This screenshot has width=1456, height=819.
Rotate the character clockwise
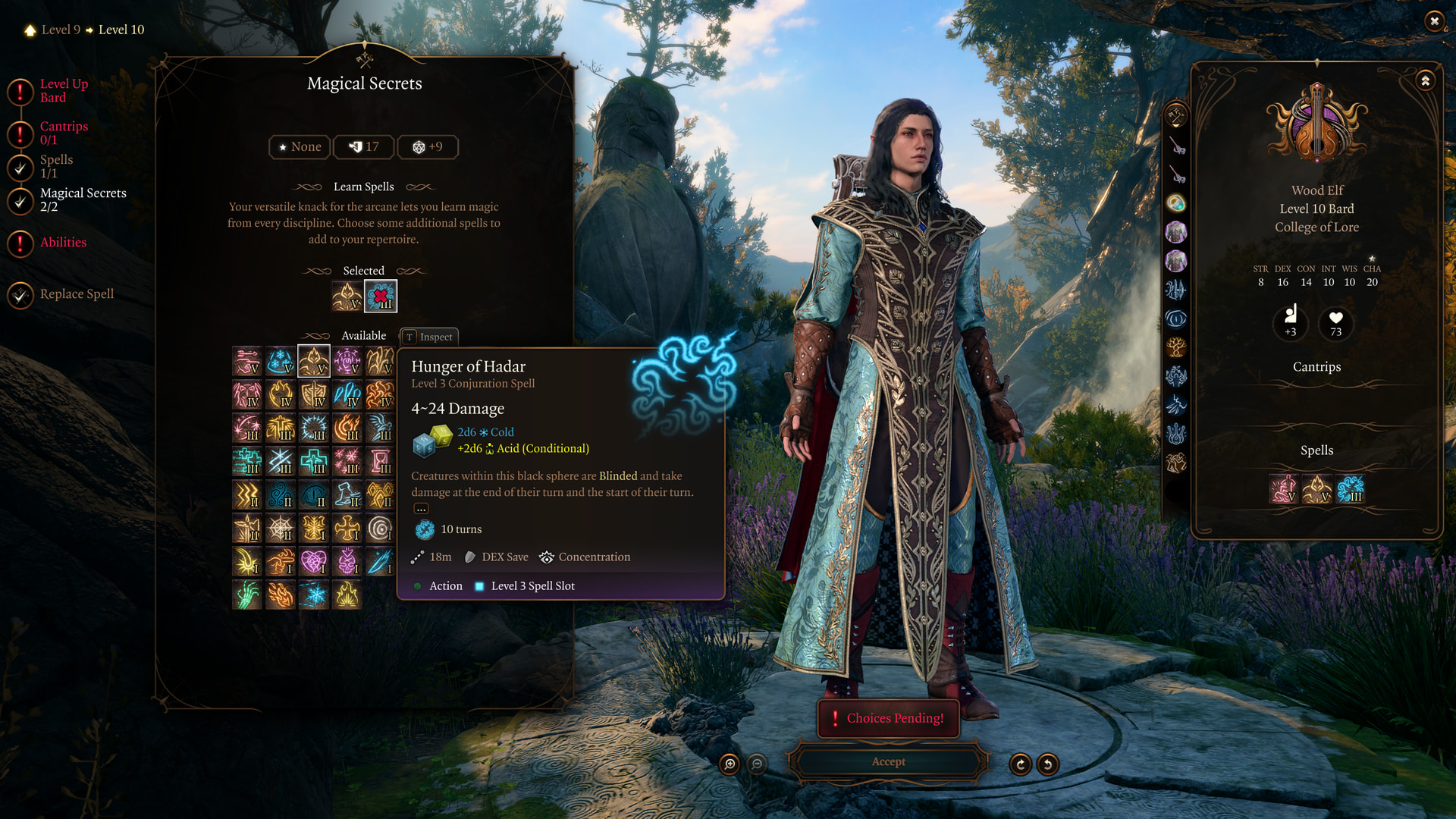[1021, 764]
